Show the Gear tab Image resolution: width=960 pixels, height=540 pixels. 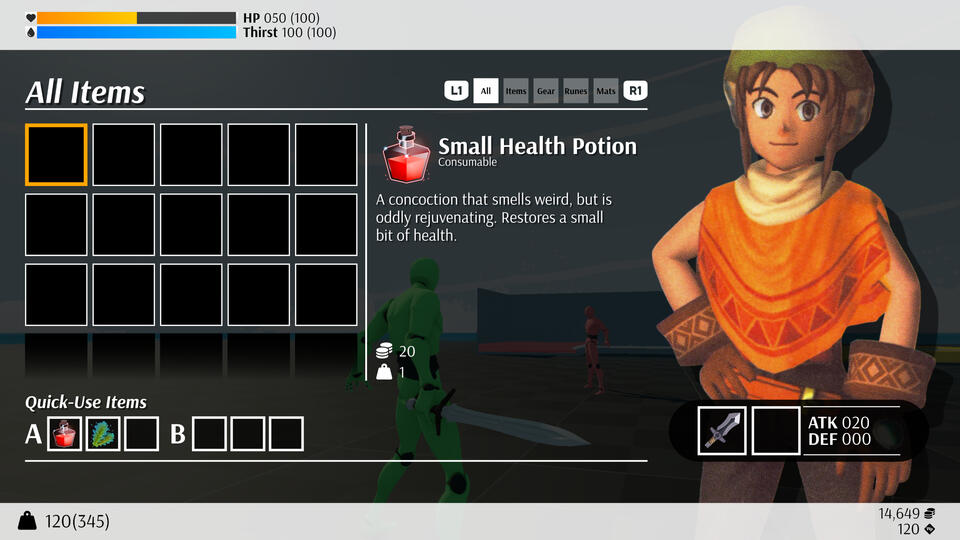(x=546, y=91)
